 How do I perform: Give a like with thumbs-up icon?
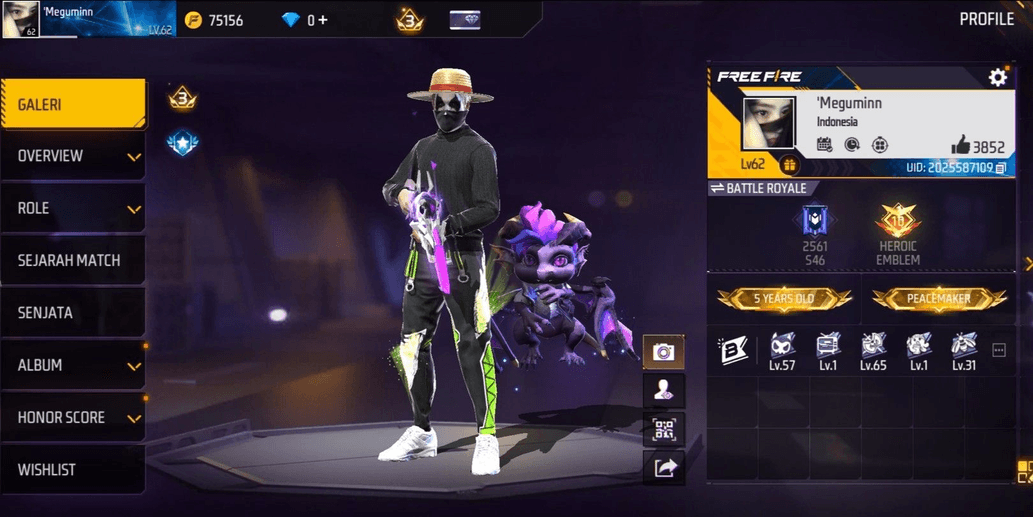pos(960,145)
